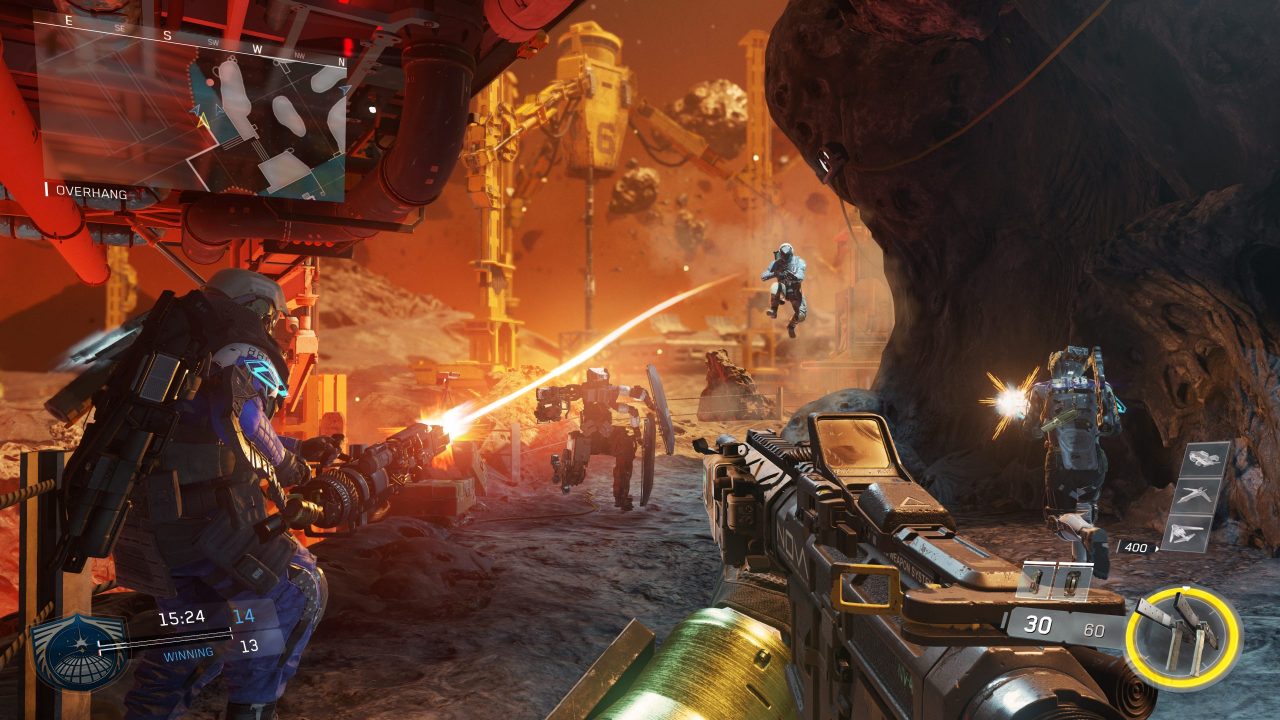Click the N marker on the compass bar
Screen dimensions: 1280x720
(341, 60)
